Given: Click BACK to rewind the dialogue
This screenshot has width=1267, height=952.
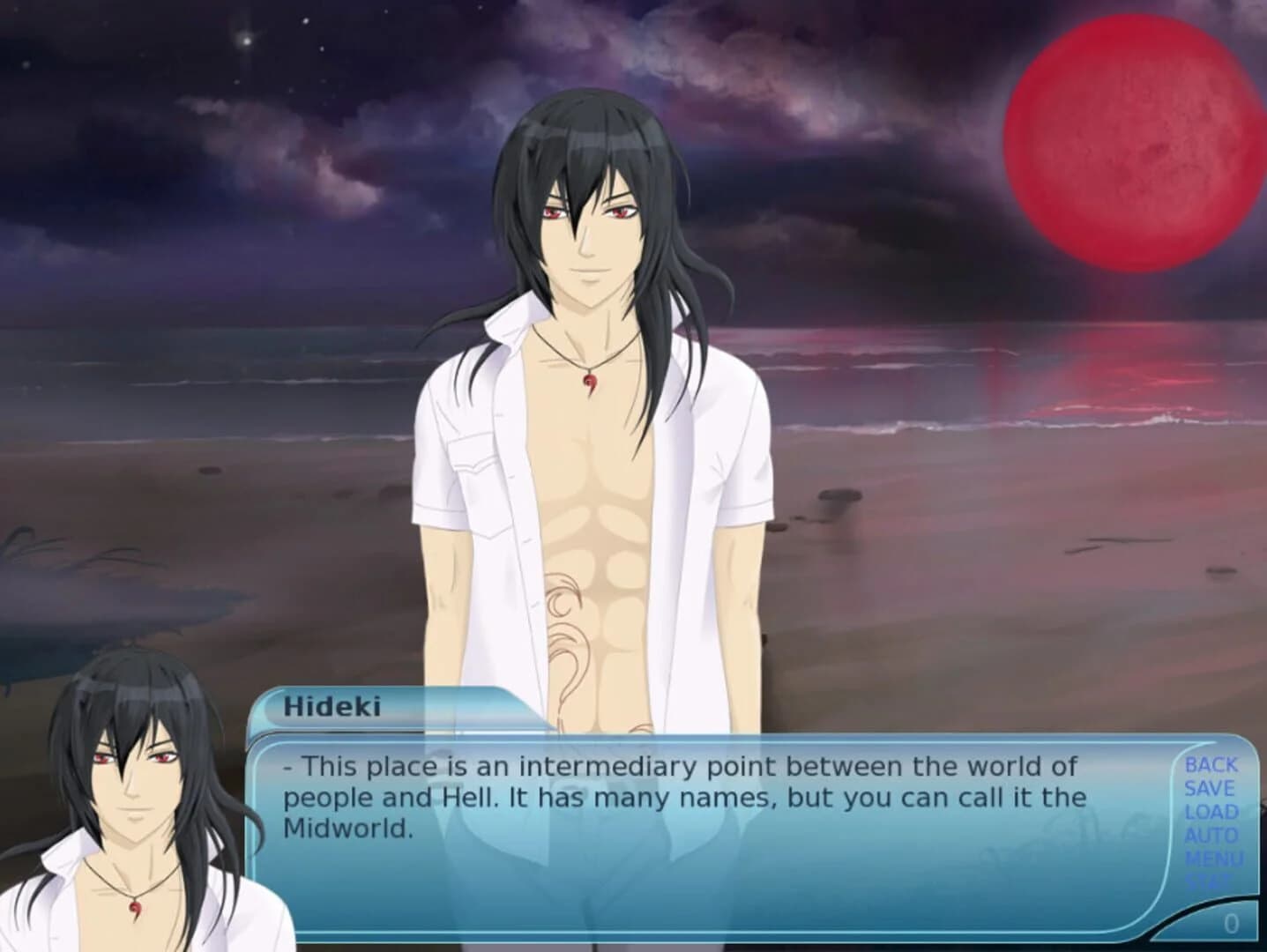Looking at the screenshot, I should tap(1213, 765).
